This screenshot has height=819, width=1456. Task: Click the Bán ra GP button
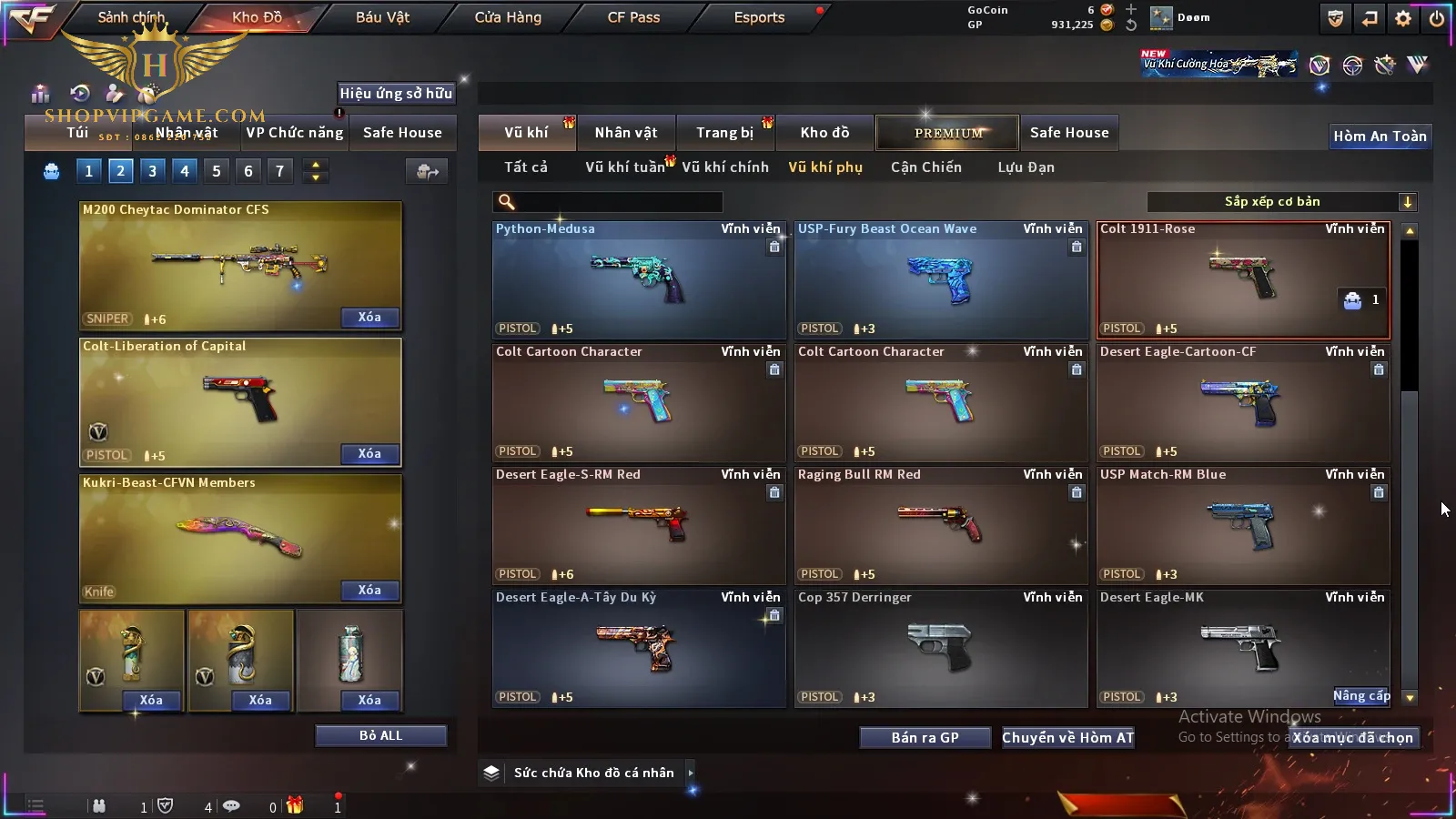pos(925,738)
